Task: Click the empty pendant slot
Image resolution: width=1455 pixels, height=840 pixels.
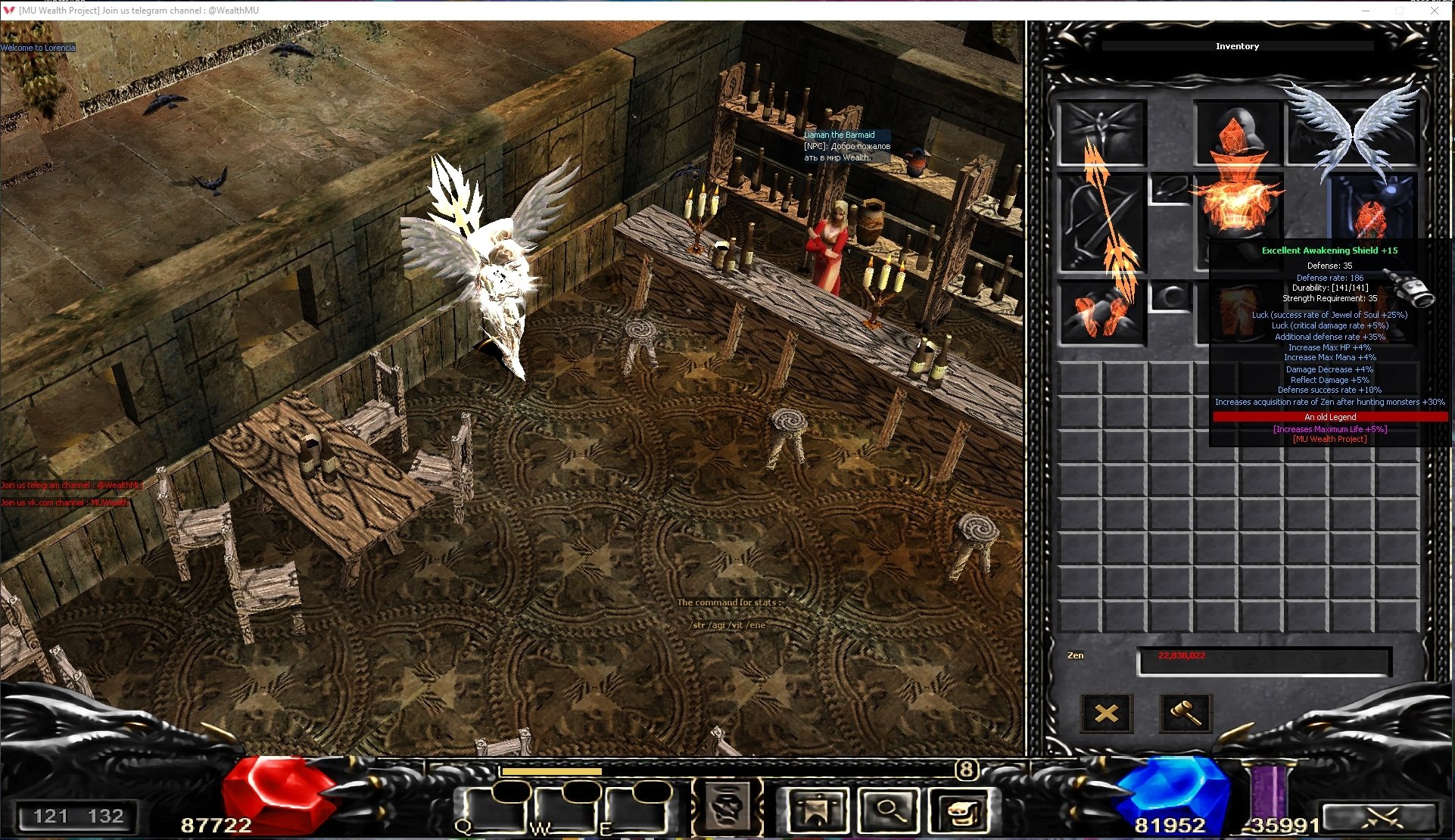Action: tap(1170, 188)
